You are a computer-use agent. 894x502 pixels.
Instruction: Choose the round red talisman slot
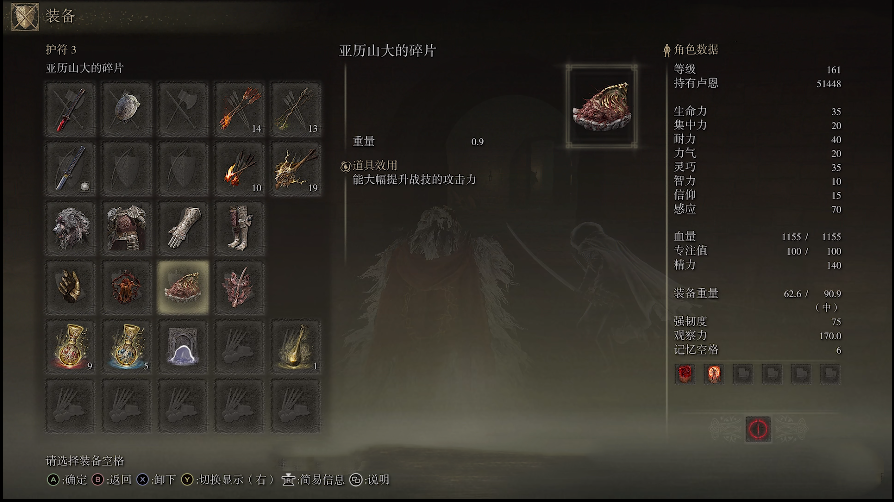[127, 287]
